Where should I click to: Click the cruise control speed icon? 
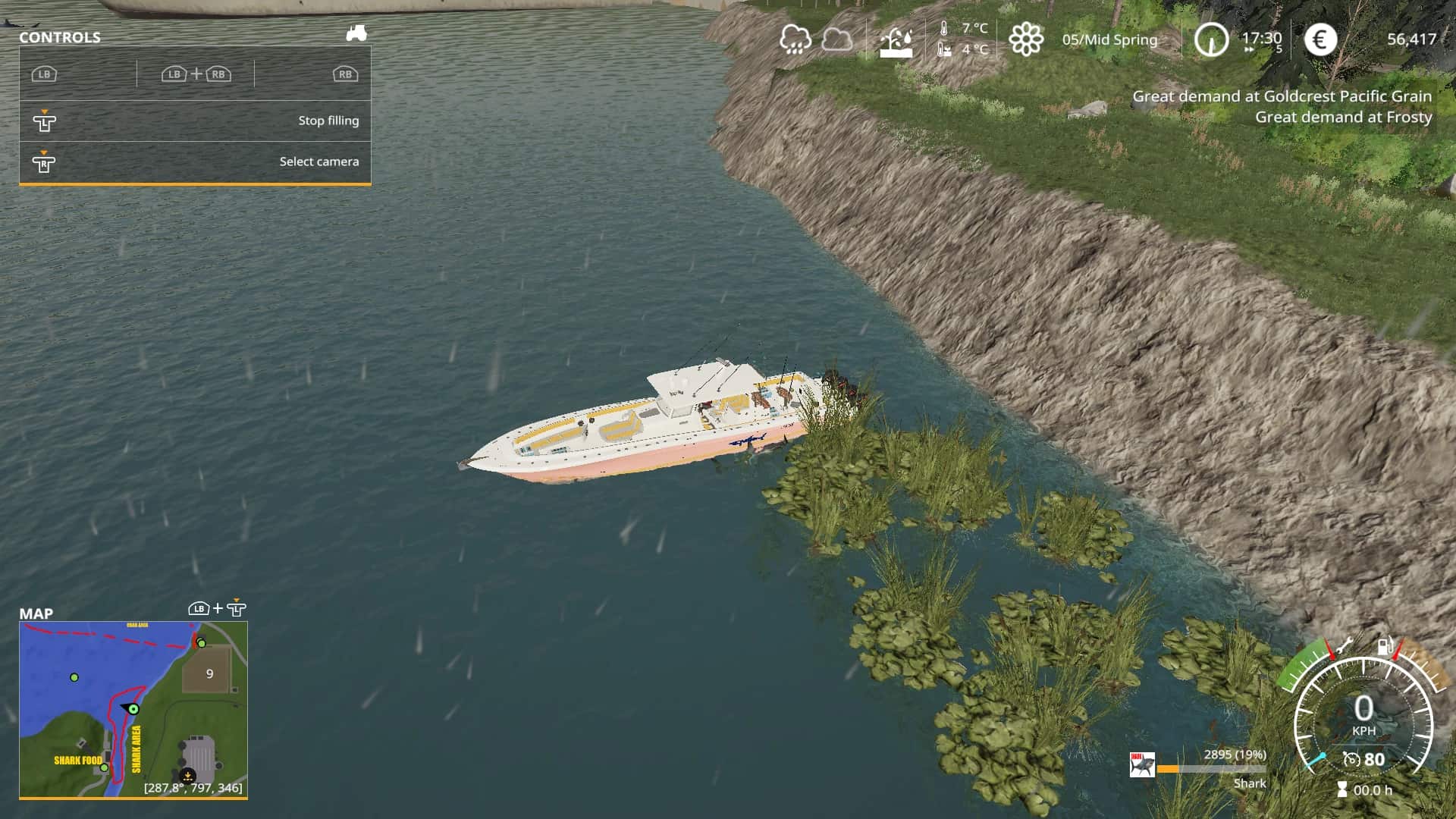[1351, 759]
